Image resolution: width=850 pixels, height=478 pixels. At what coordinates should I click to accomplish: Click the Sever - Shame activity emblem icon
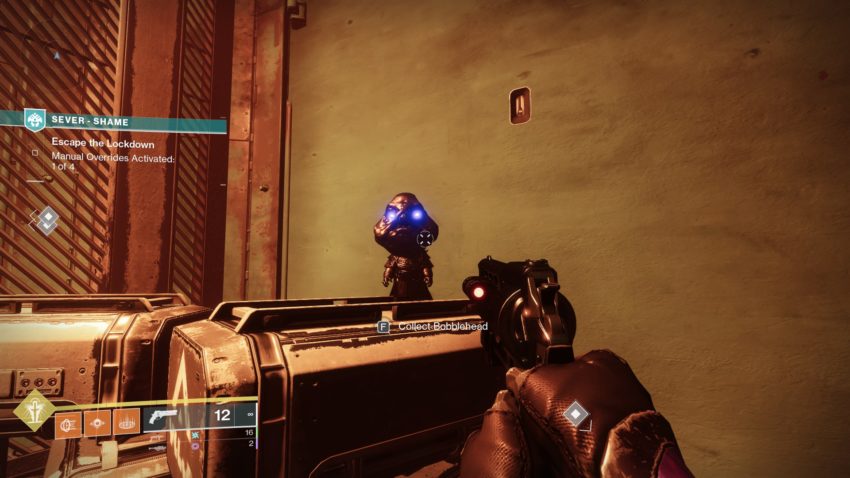tap(35, 120)
